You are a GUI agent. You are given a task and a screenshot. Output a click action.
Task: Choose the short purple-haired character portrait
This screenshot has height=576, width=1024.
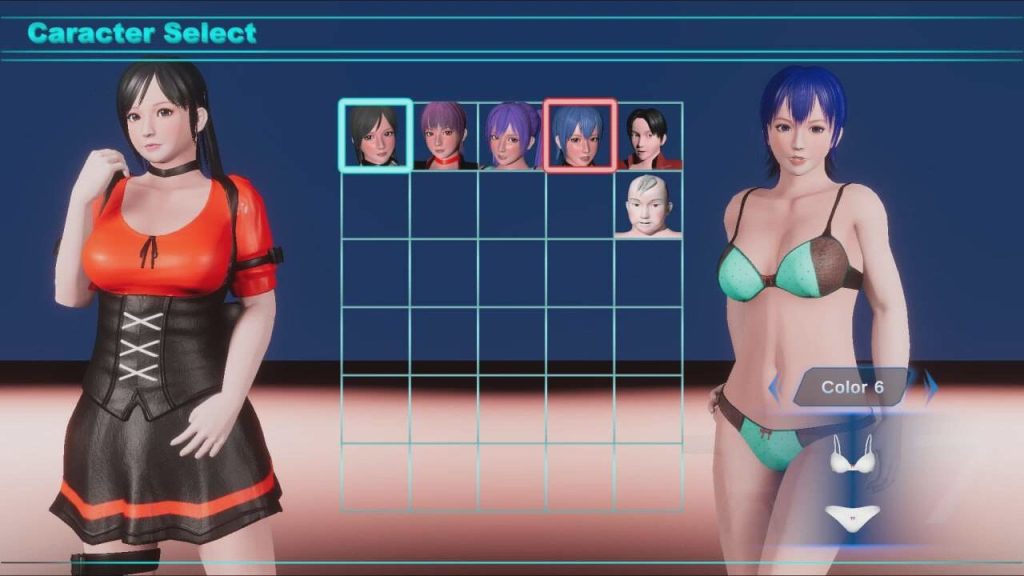(x=443, y=136)
